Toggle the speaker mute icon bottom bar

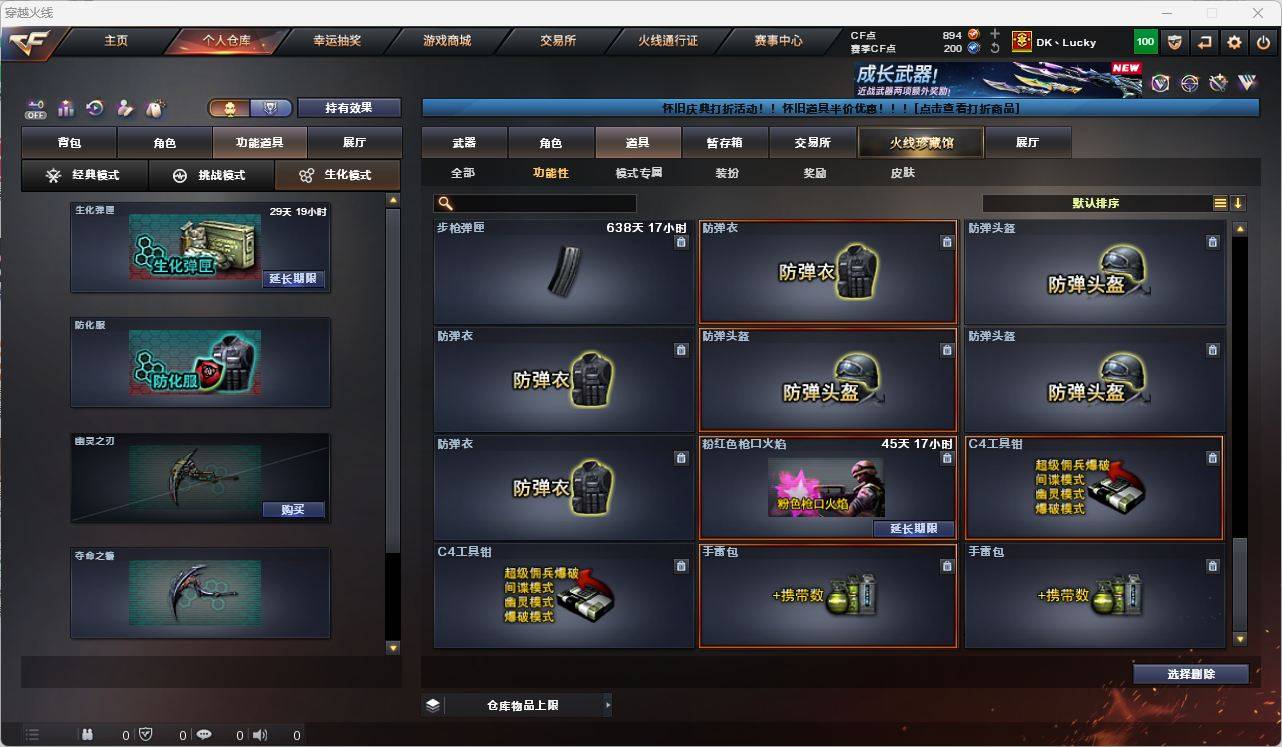pos(259,735)
